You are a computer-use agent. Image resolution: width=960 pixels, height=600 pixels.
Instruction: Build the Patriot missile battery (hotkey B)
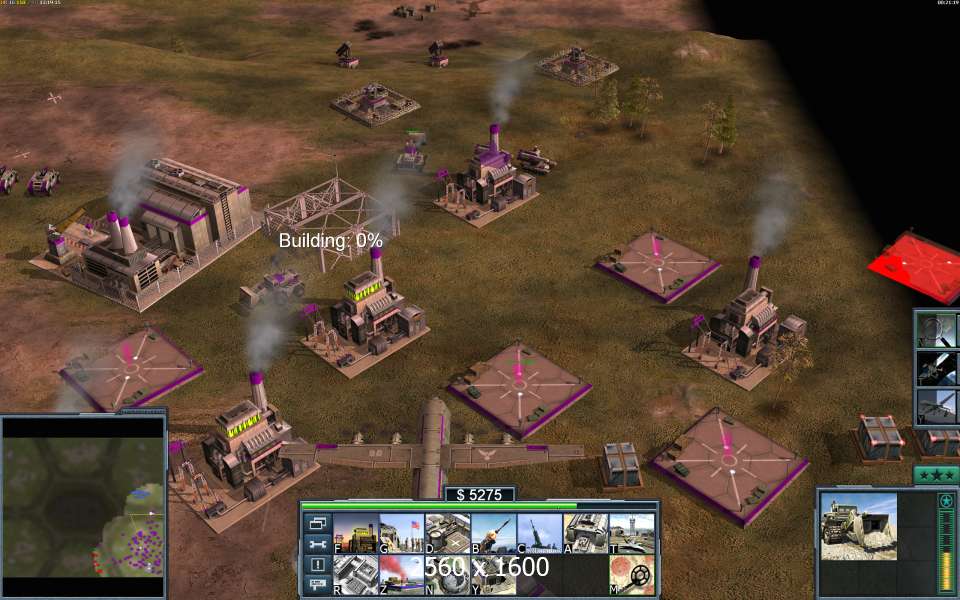coord(493,533)
